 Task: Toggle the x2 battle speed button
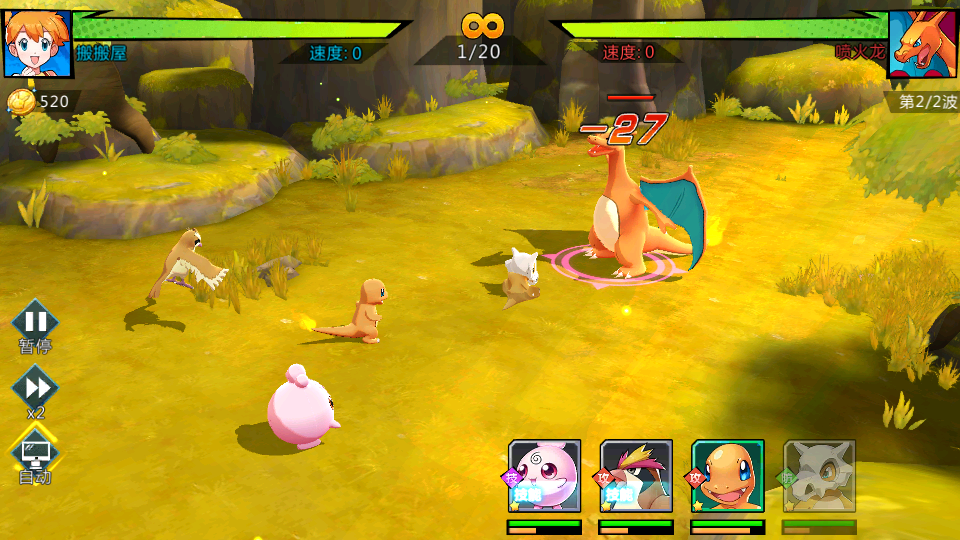(x=36, y=387)
